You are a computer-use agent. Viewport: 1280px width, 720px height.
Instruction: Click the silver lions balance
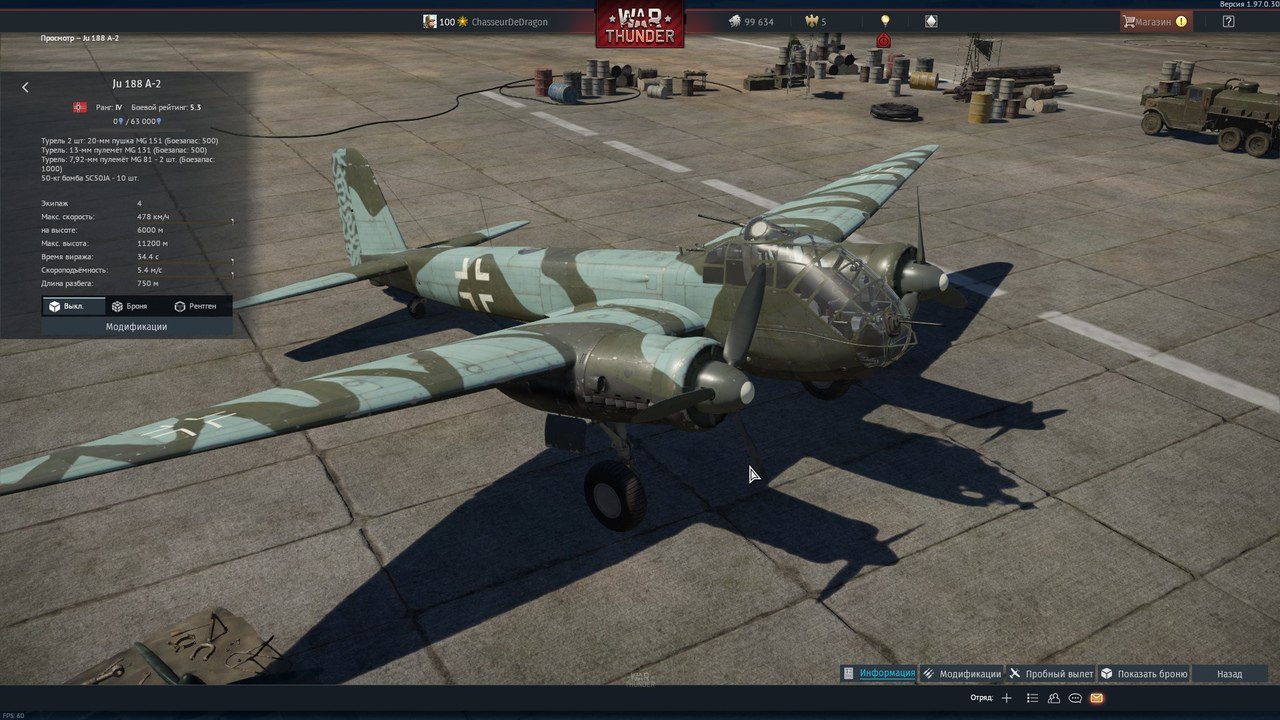[751, 21]
